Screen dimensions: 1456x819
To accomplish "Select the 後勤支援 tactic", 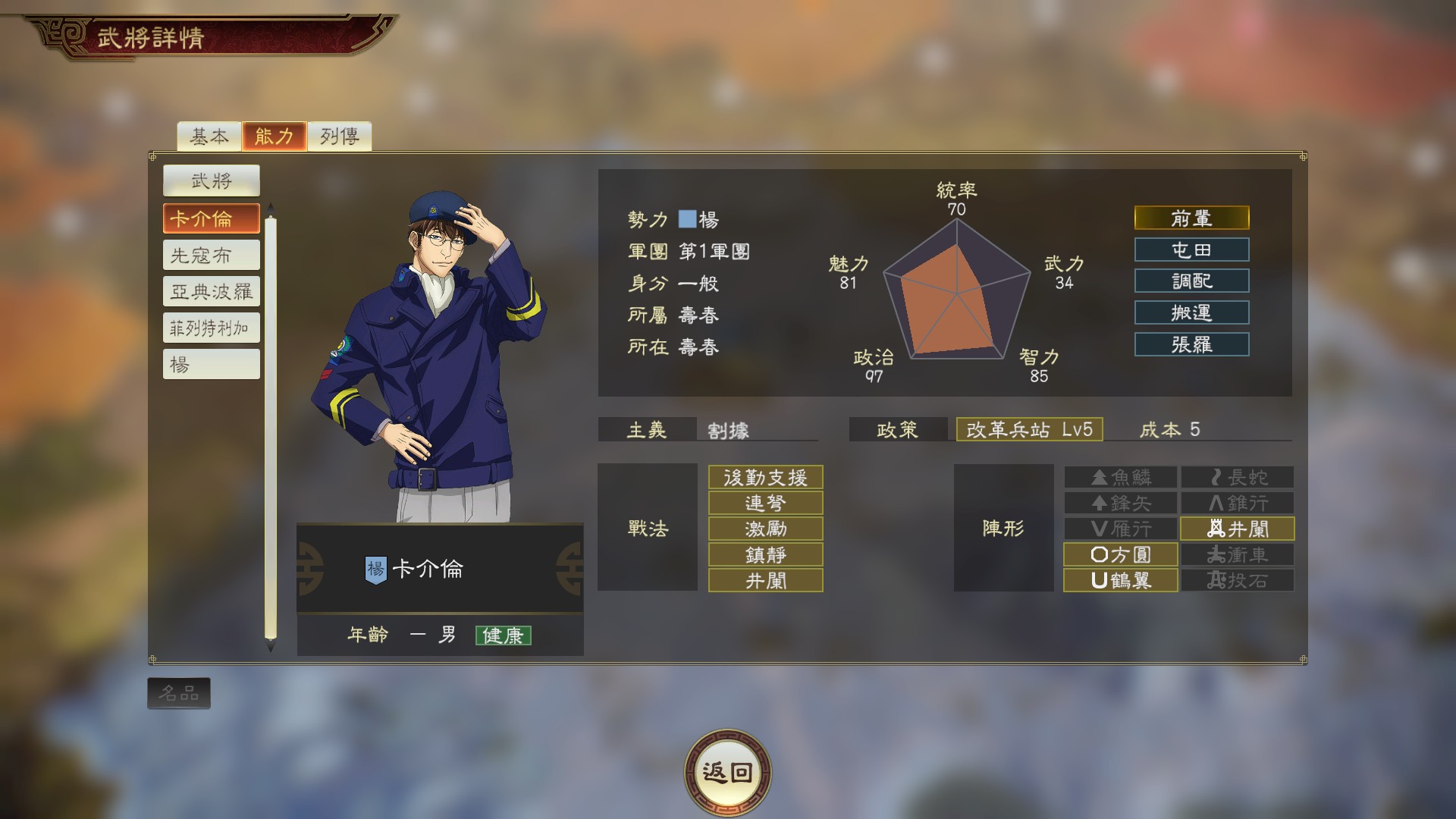I will click(765, 477).
